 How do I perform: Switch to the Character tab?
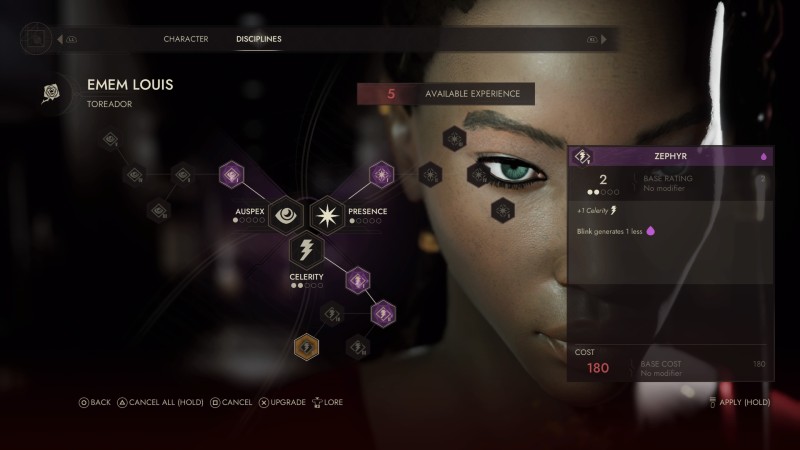click(186, 39)
